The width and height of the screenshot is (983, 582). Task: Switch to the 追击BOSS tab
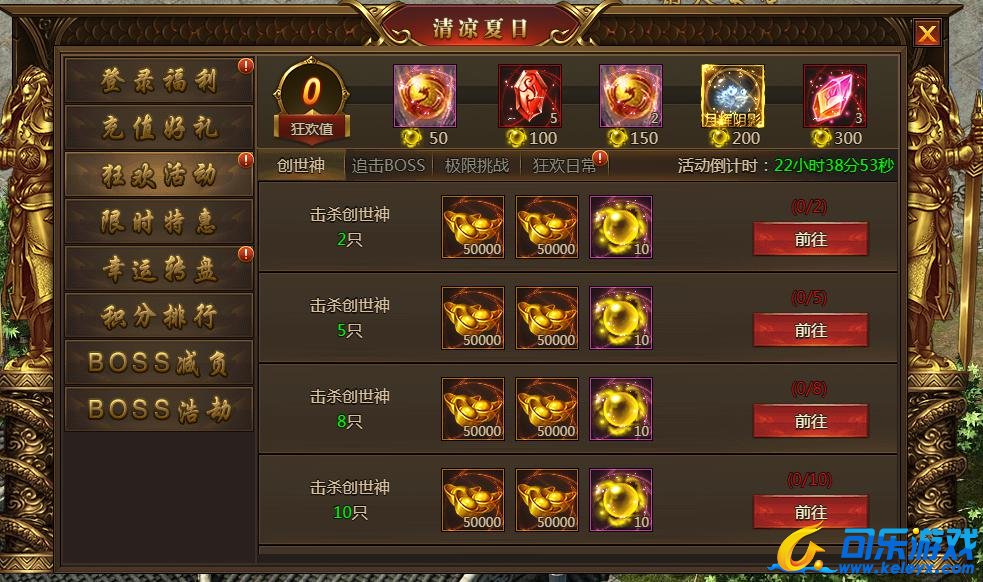click(x=389, y=165)
